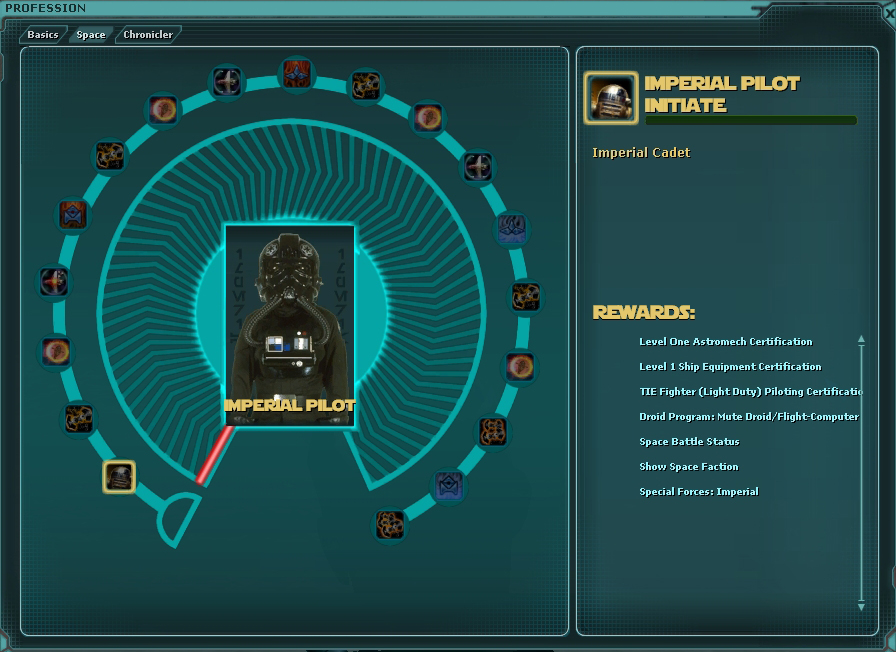896x652 pixels.
Task: Click the rewards list scroll-down arrow
Action: click(x=861, y=606)
